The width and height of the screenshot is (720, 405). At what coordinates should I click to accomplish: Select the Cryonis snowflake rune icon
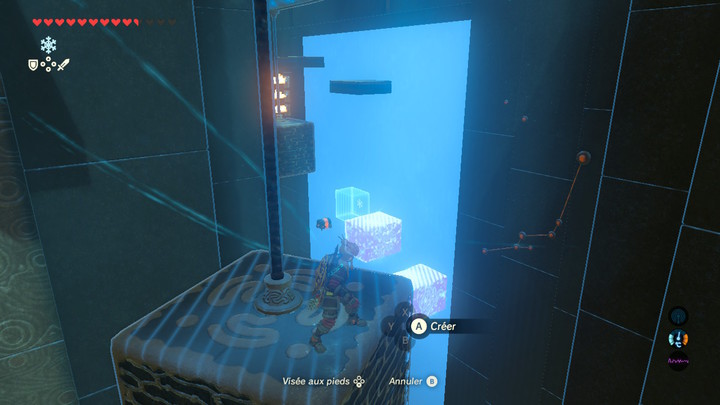point(48,45)
